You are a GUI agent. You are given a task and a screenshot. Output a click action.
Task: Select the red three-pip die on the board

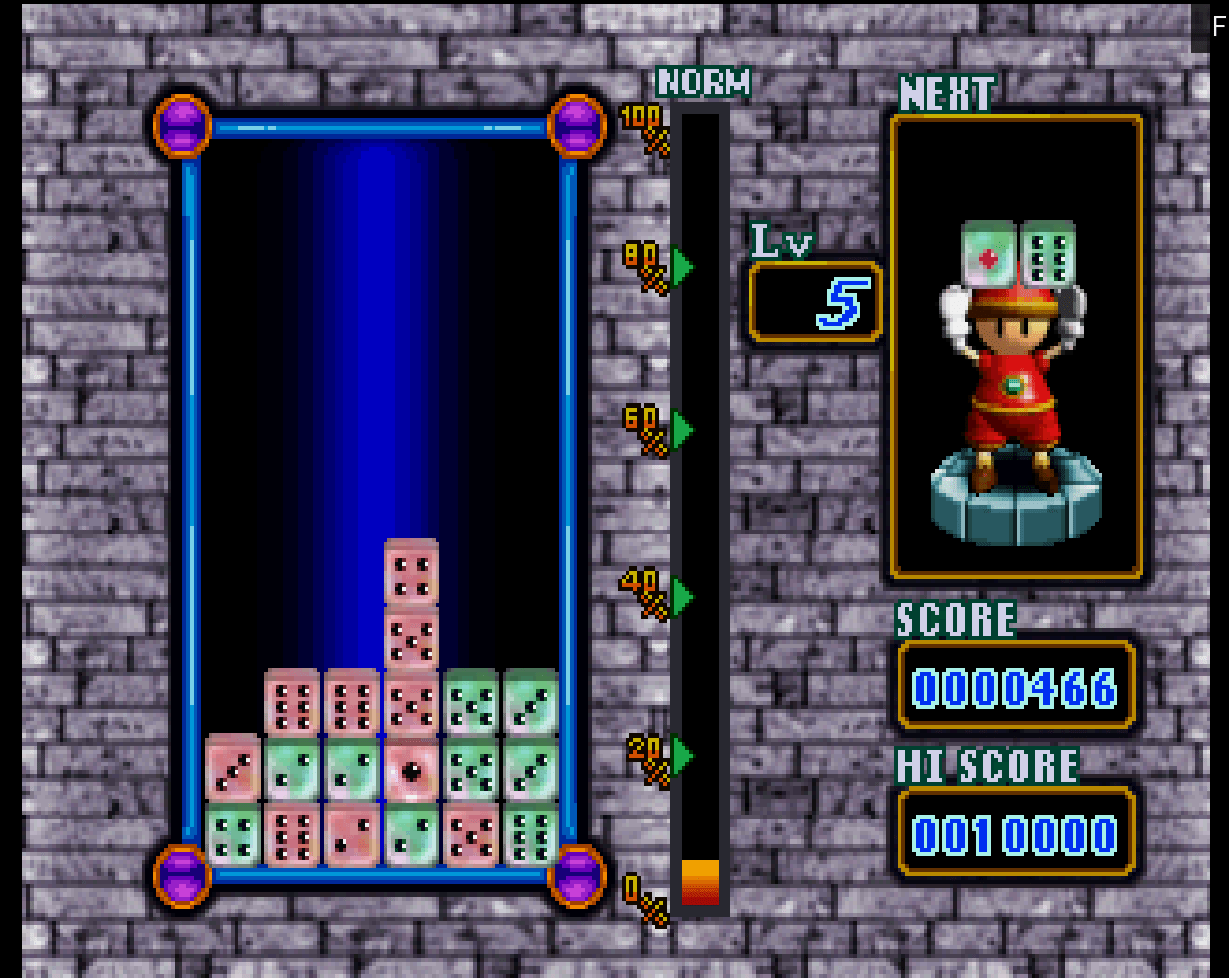pos(233,769)
